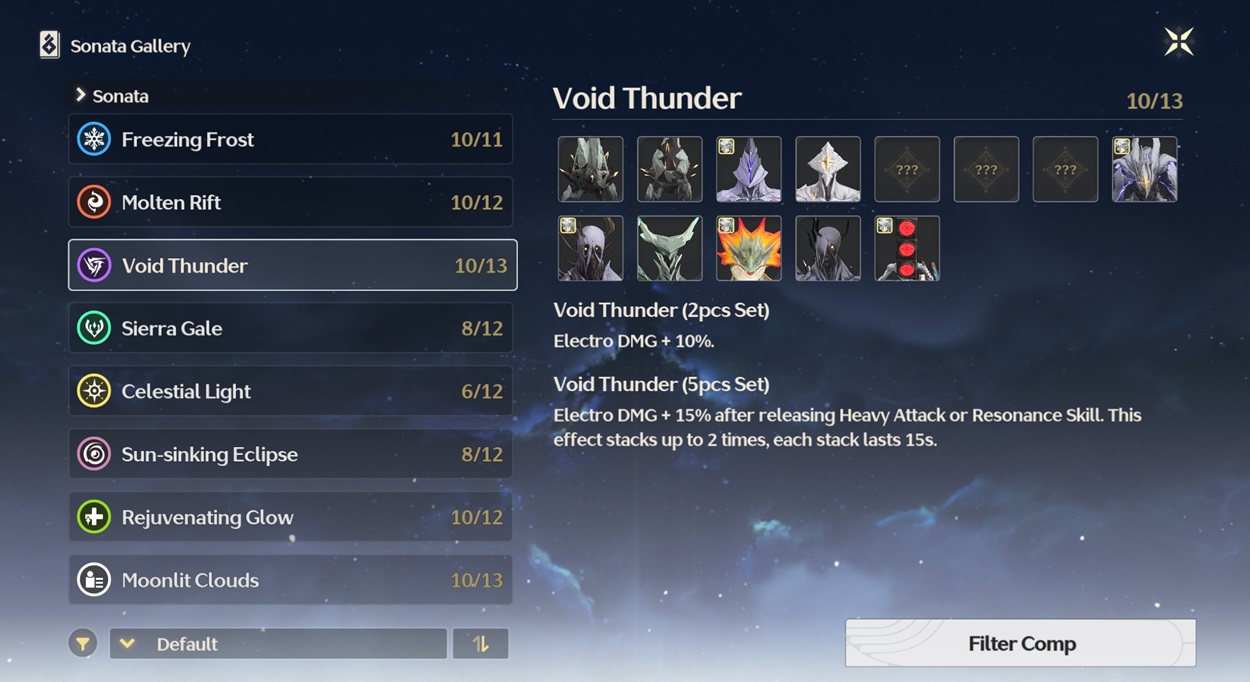Select the echo with three red orbs
The width and height of the screenshot is (1250, 682).
(x=907, y=248)
